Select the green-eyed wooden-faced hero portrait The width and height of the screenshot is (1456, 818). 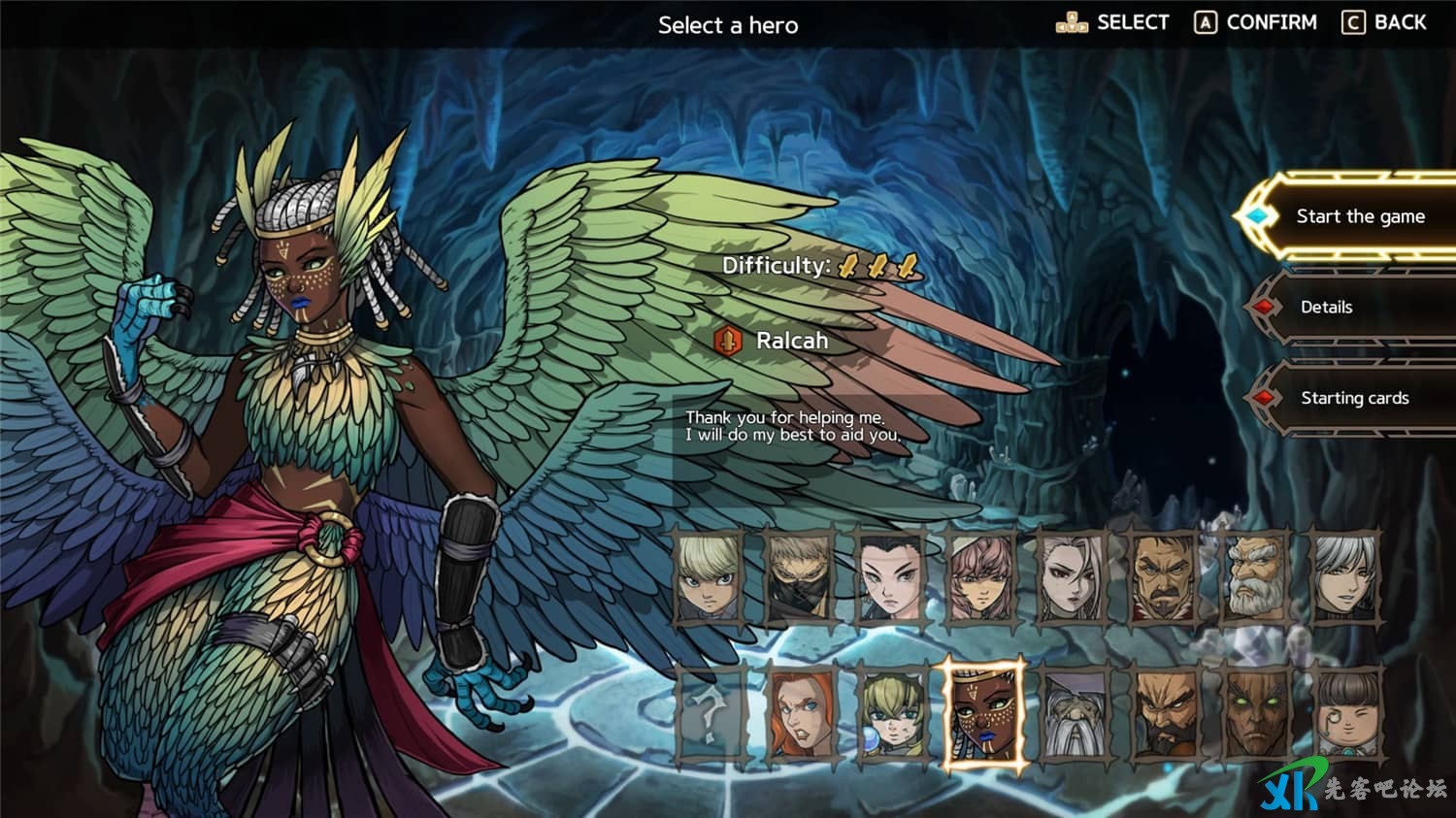[x=1254, y=716]
